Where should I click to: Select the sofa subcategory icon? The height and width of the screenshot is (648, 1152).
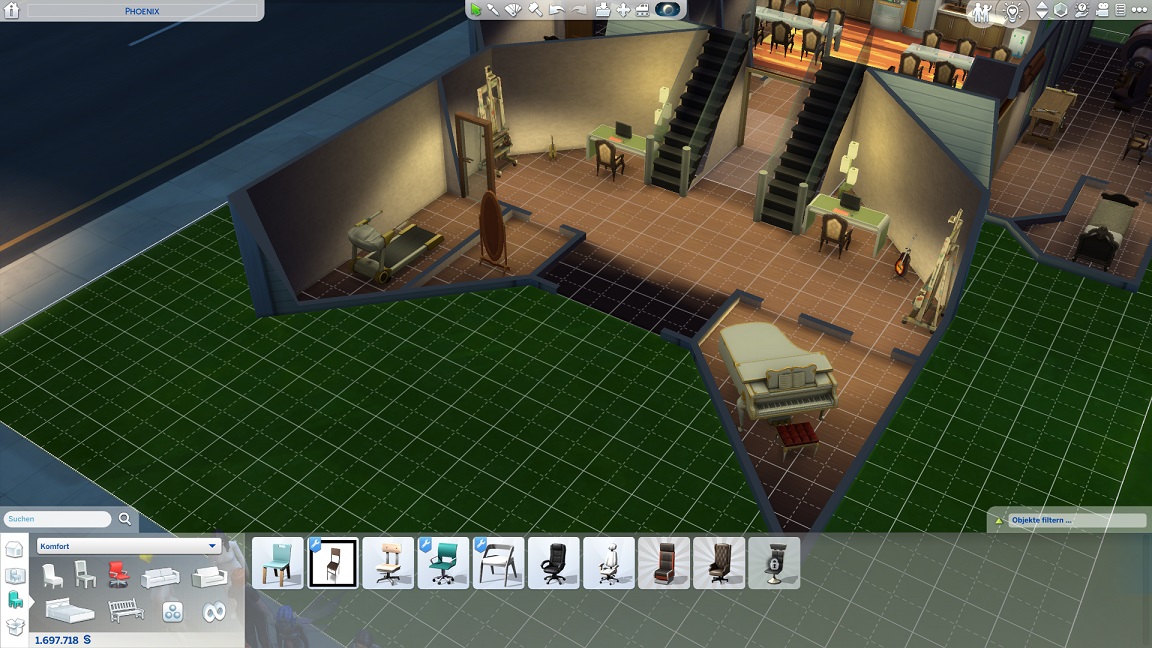point(160,577)
